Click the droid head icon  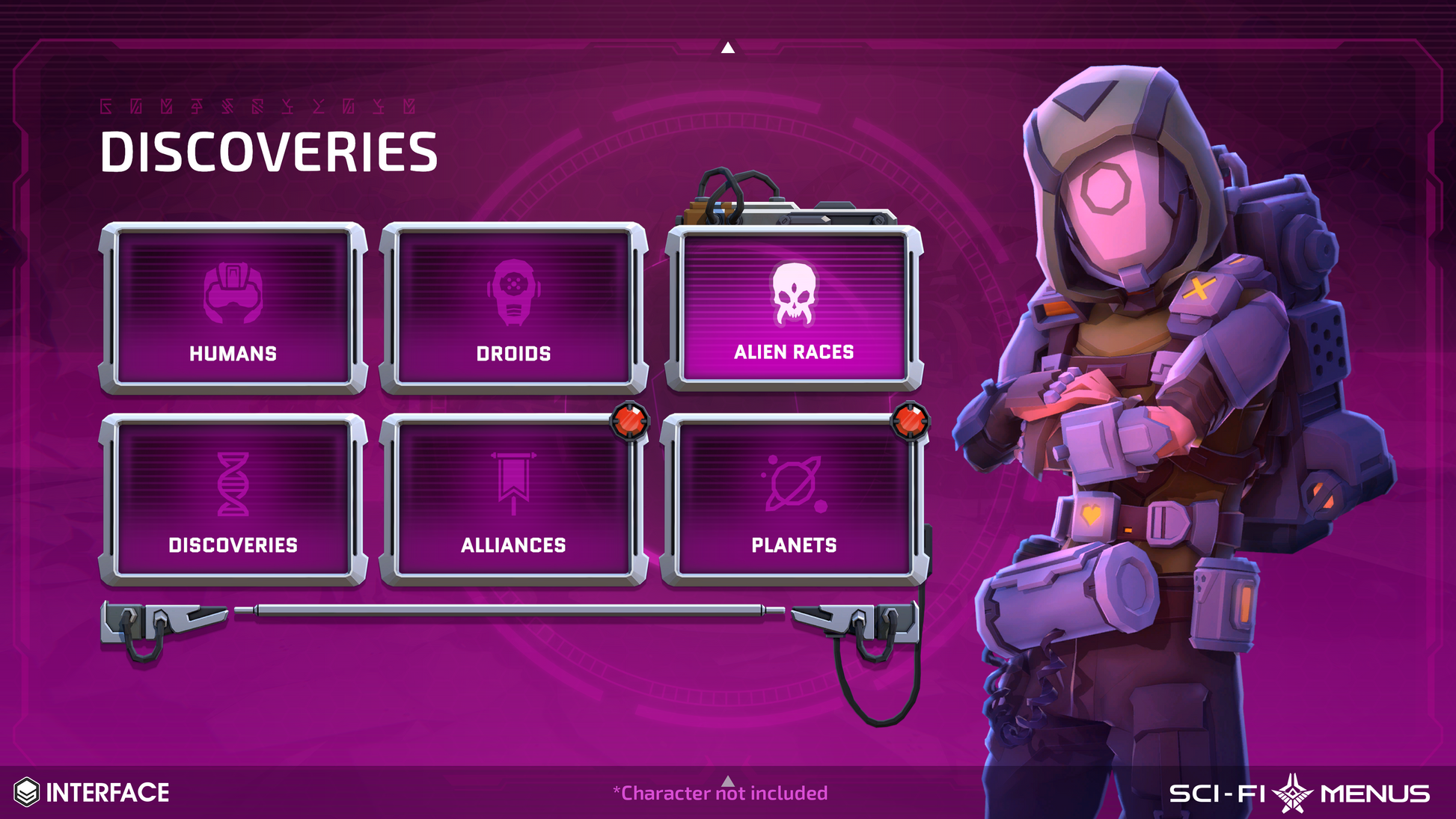point(514,292)
